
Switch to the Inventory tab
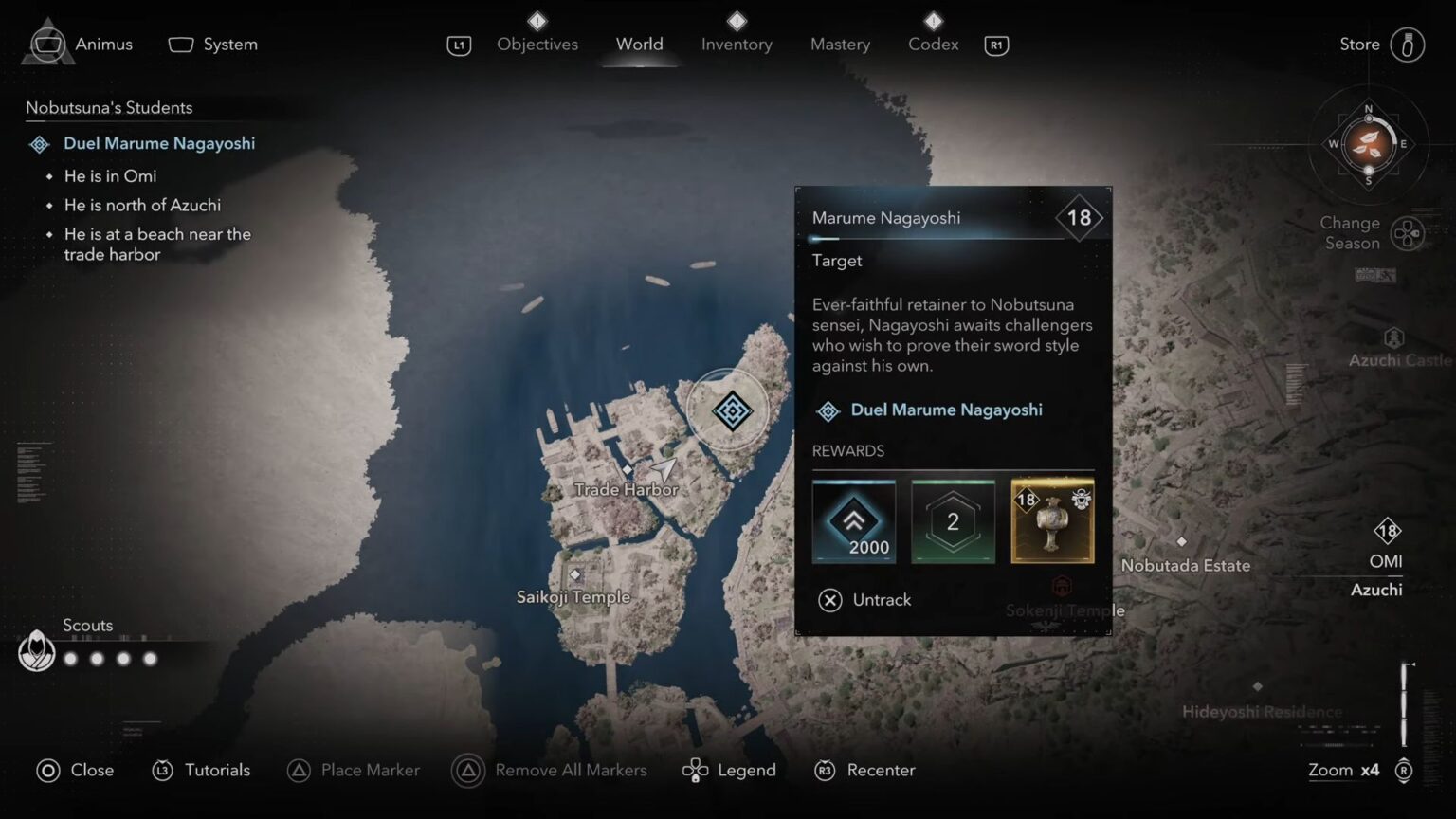(x=737, y=44)
